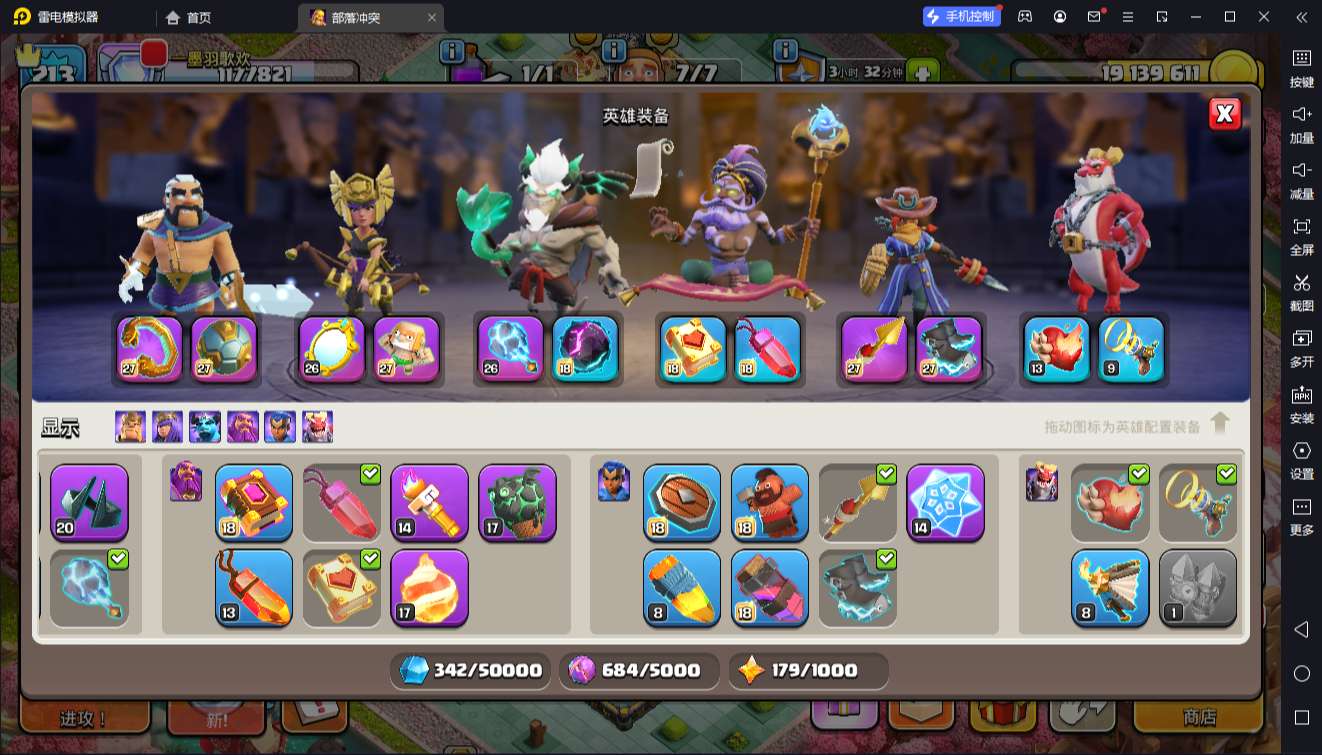Select the equipped Magic Mirror slot

coord(332,349)
